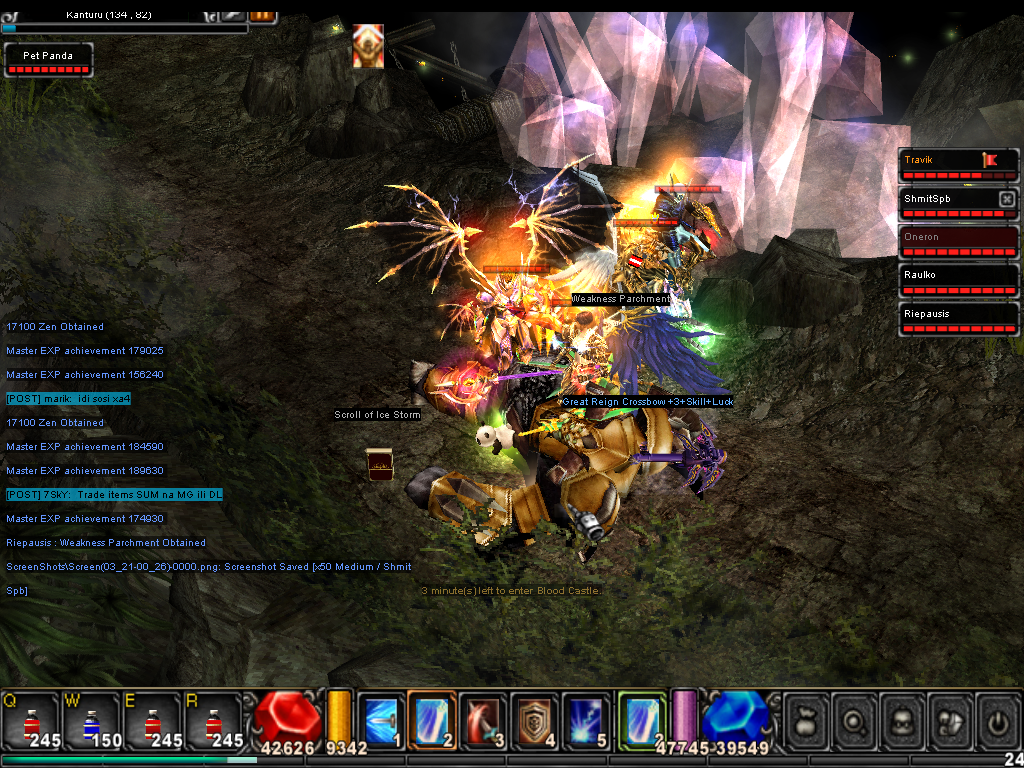Open the money bag shop button
The image size is (1024, 768).
[x=807, y=720]
